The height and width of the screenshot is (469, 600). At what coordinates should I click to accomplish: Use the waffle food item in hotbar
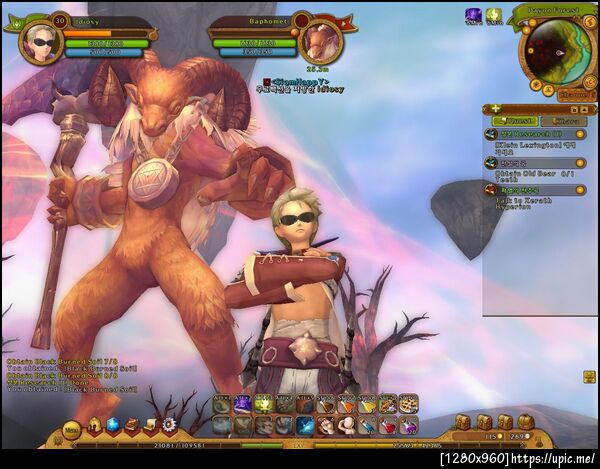[407, 405]
